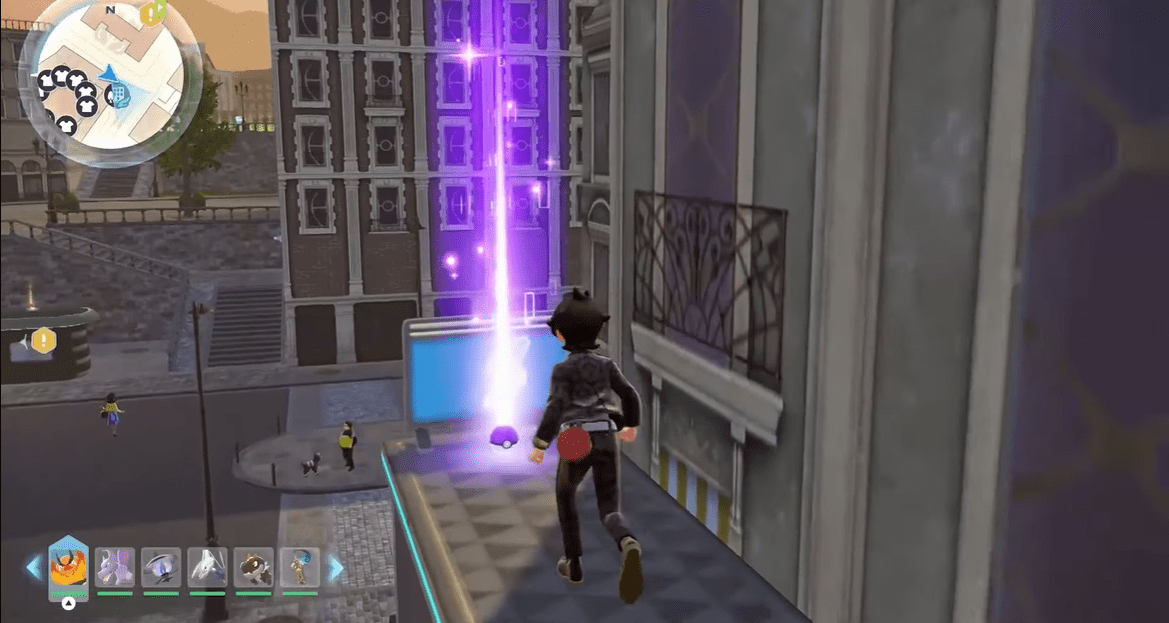Cycle the party bar with the right arrow
1169x623 pixels.
pos(336,568)
